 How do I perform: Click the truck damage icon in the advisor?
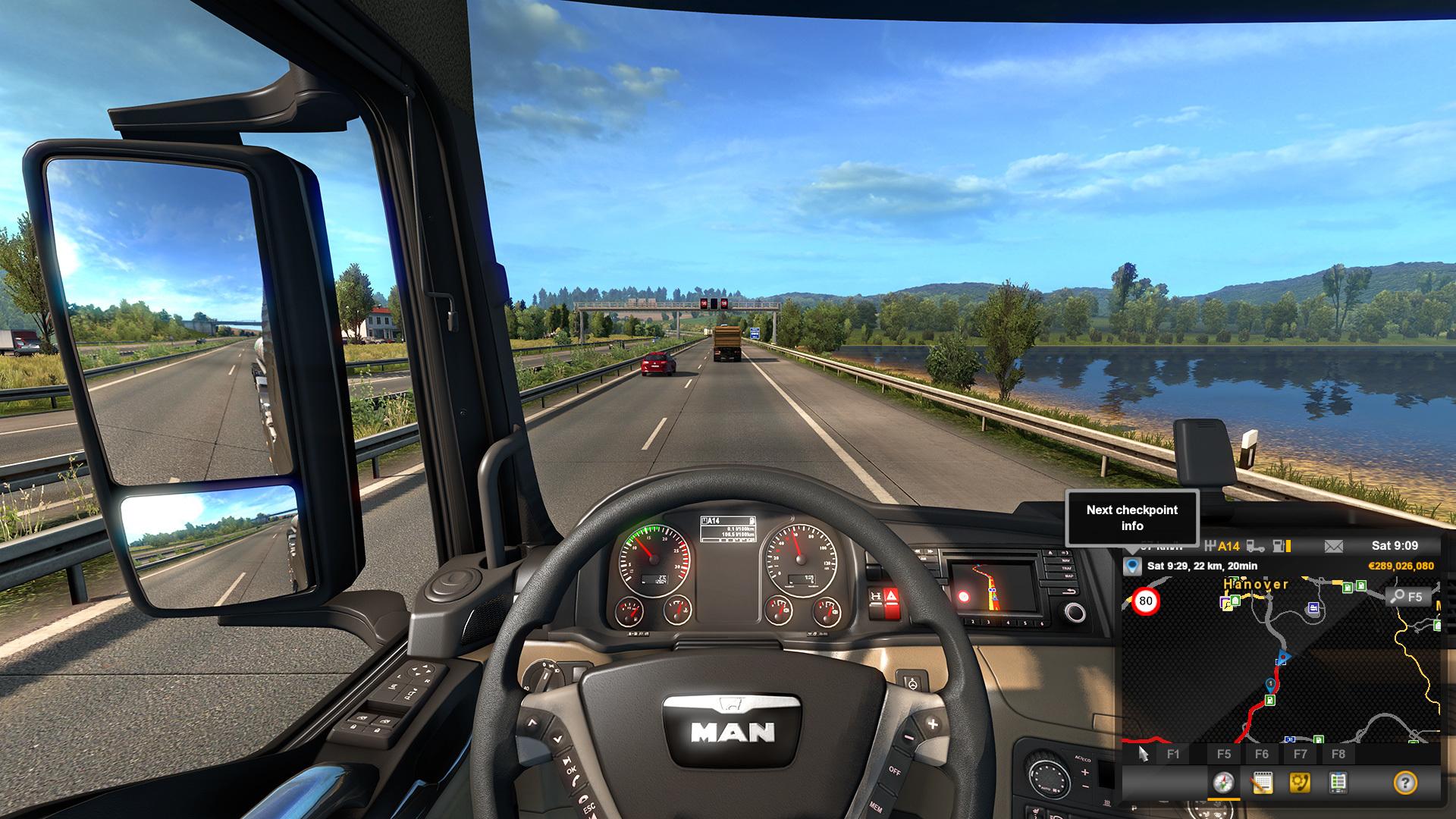click(x=1256, y=546)
